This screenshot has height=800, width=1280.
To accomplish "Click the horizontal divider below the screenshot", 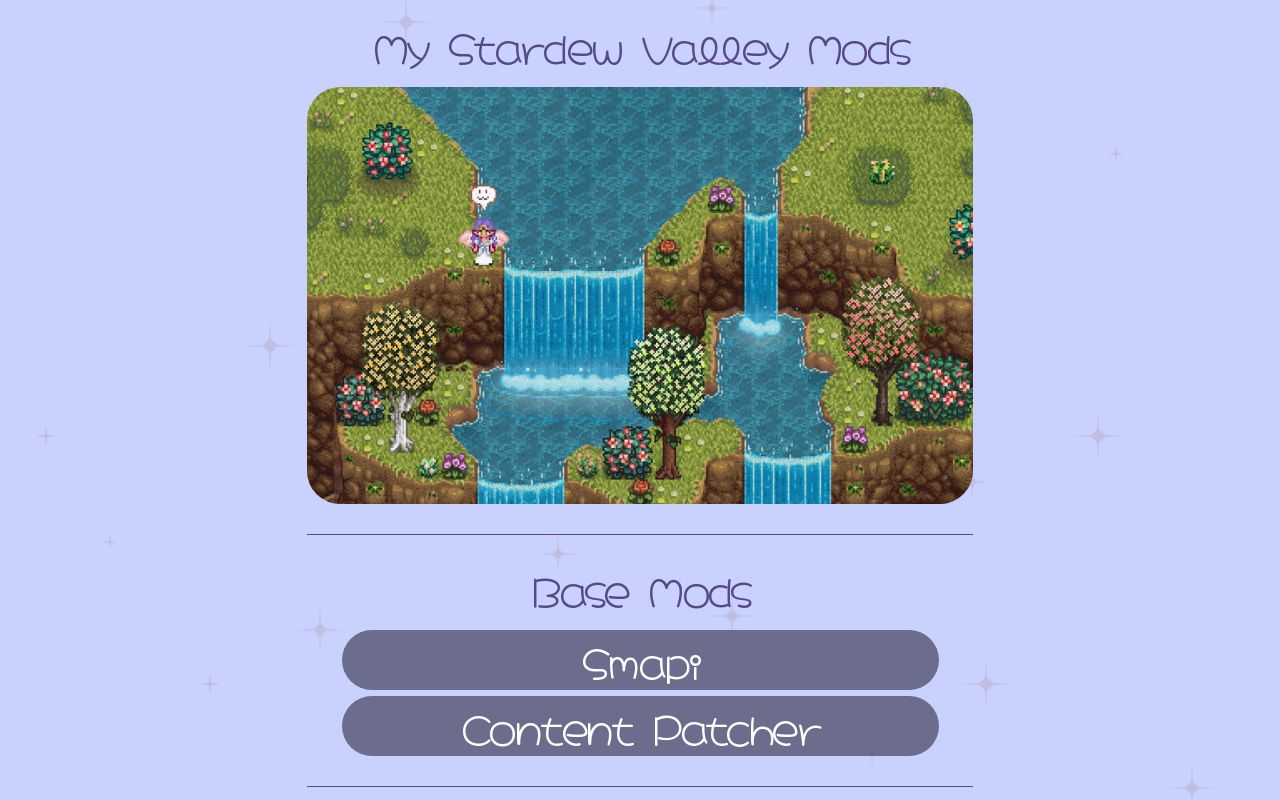I will pos(640,534).
